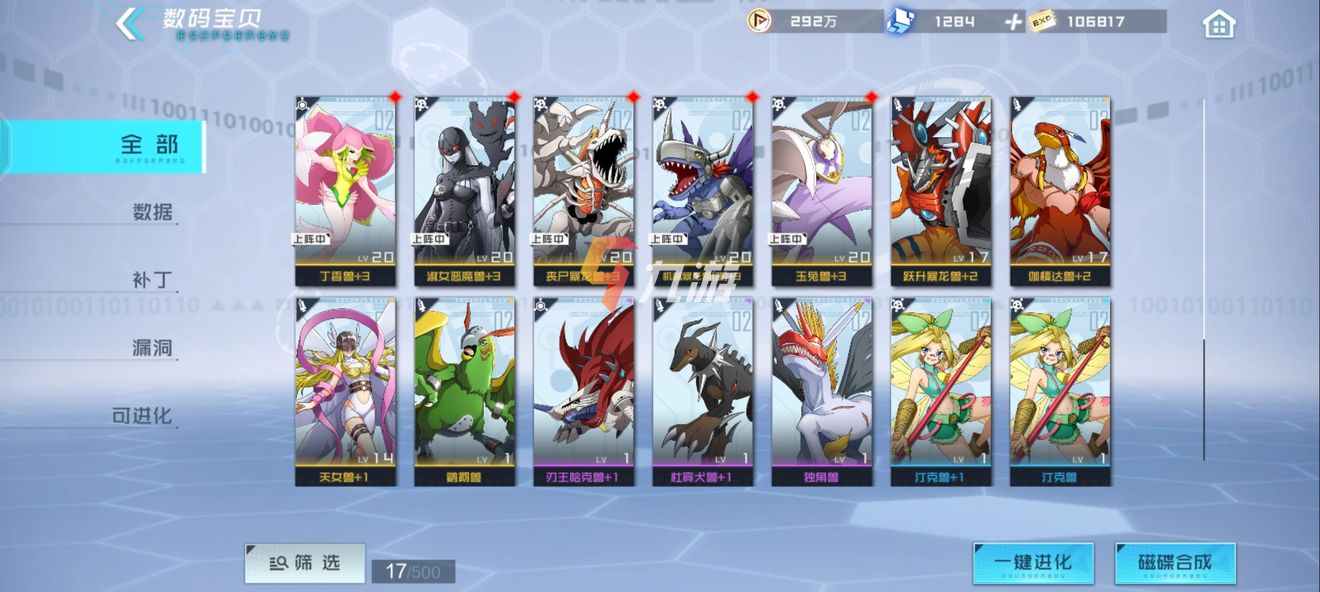This screenshot has width=1320, height=592.
Task: Select the 独角兽 card
Action: pos(821,391)
